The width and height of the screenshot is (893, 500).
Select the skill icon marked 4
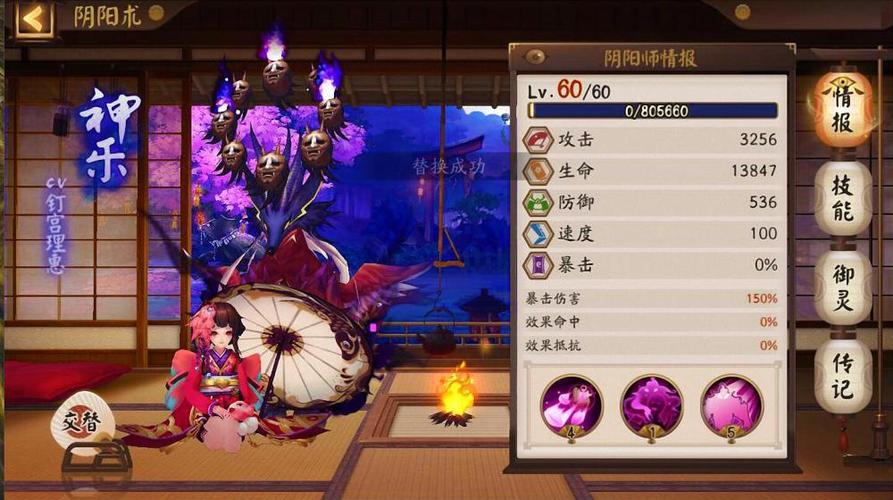tap(571, 406)
